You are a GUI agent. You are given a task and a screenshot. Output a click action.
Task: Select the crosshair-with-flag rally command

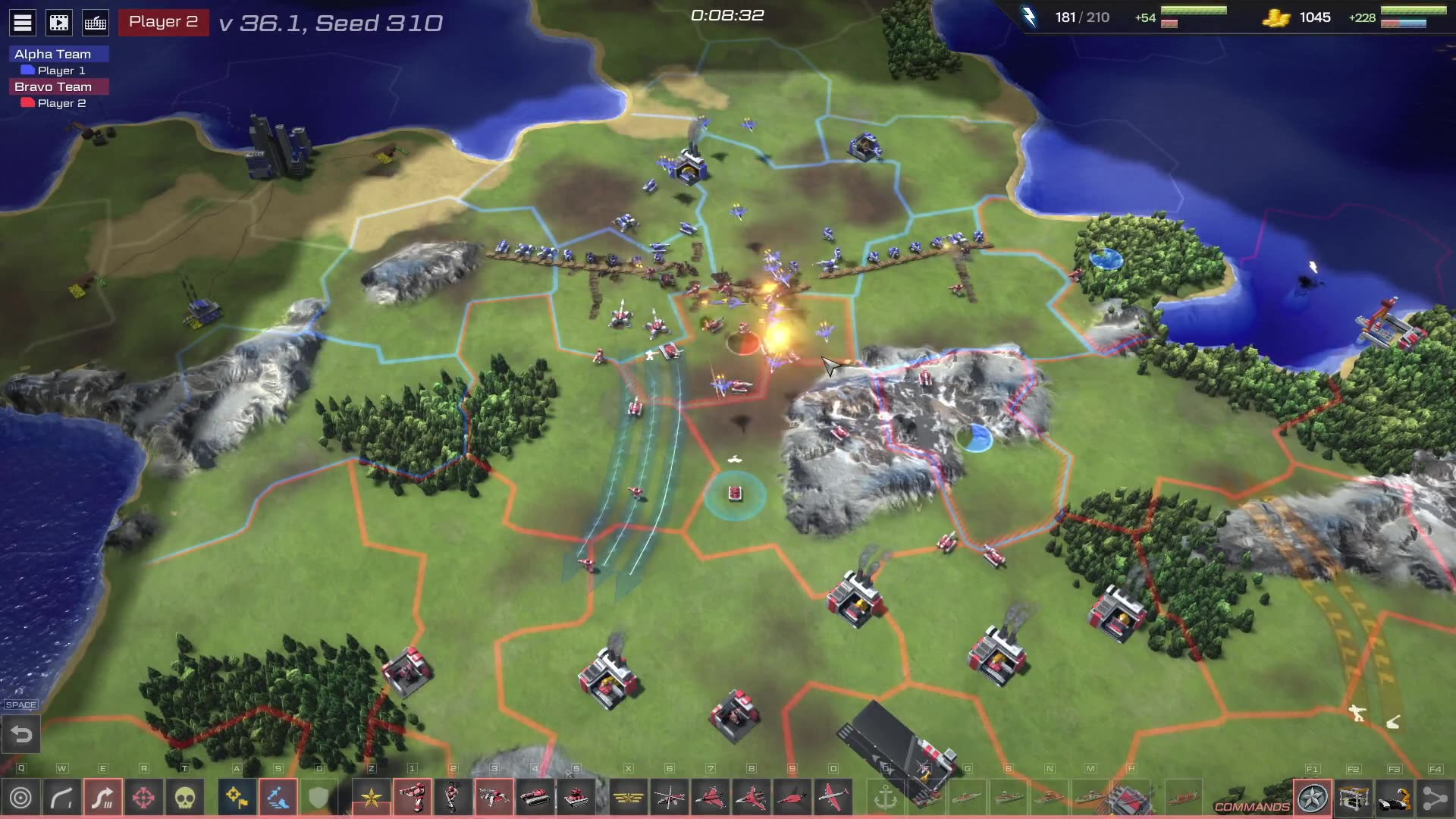pyautogui.click(x=237, y=798)
